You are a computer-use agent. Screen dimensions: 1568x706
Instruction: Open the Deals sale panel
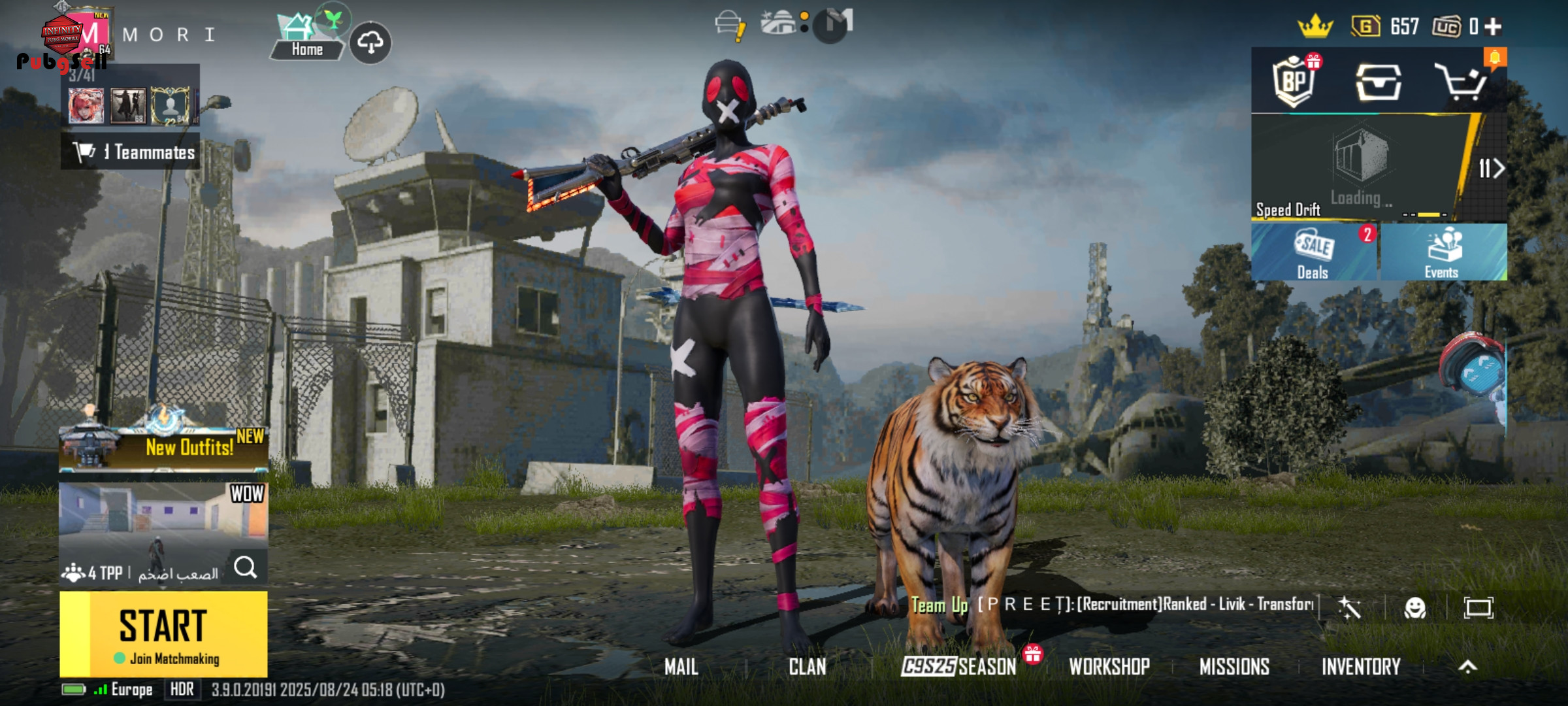coord(1314,253)
